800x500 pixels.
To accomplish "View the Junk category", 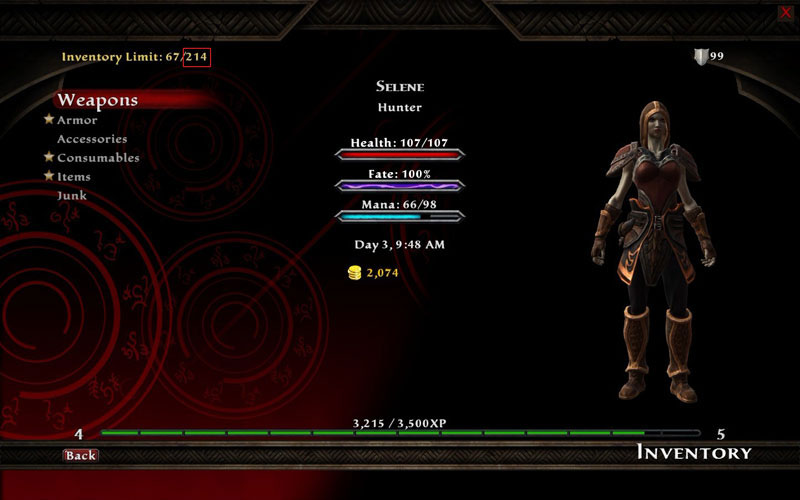I will pos(72,196).
